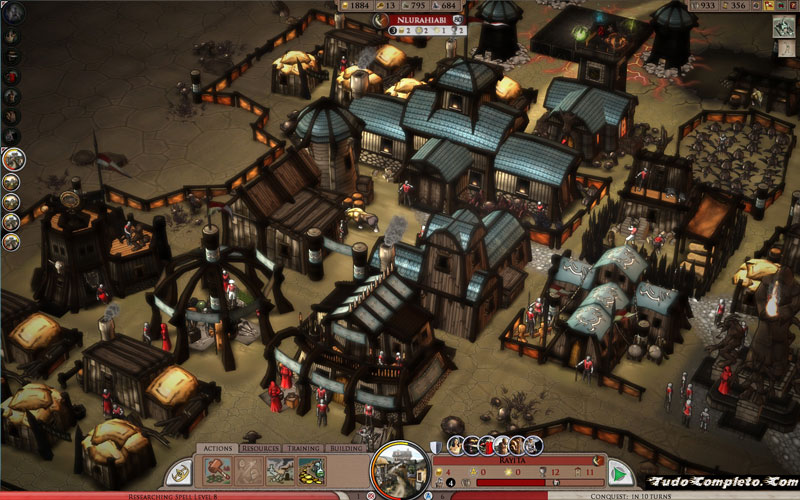End the turn with the green arrow
The image size is (800, 500).
coord(622,474)
